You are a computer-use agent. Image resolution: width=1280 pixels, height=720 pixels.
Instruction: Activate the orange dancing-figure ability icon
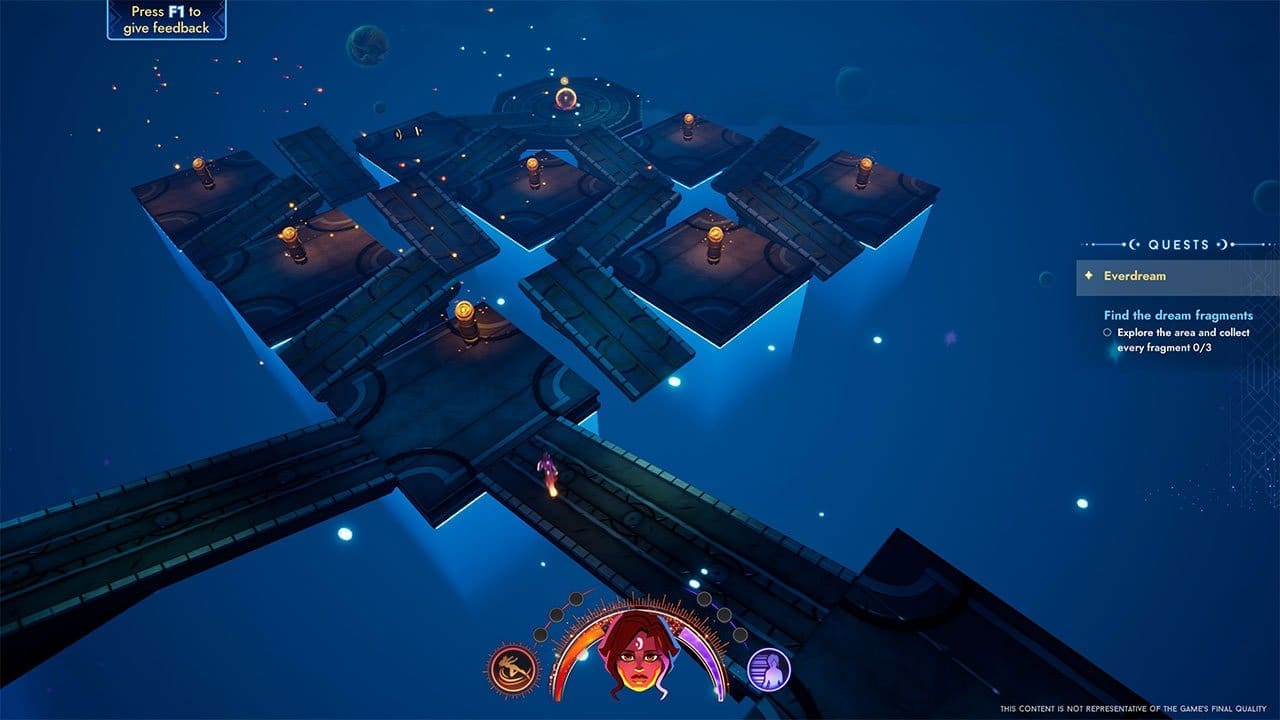[513, 669]
